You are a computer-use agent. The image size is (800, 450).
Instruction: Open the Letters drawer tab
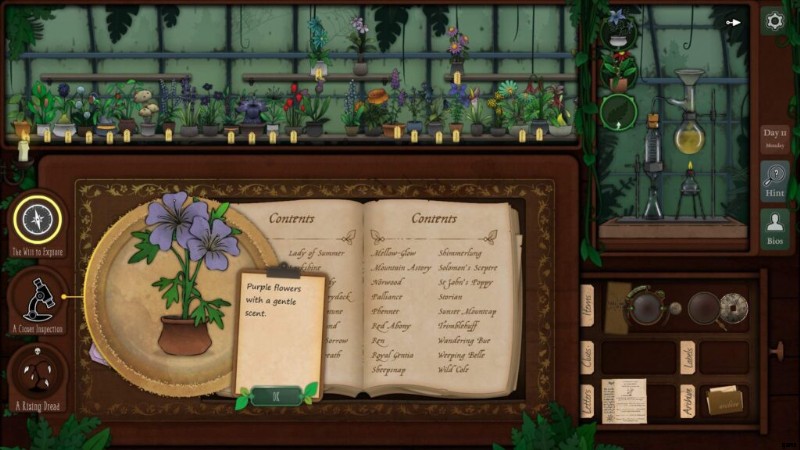587,401
